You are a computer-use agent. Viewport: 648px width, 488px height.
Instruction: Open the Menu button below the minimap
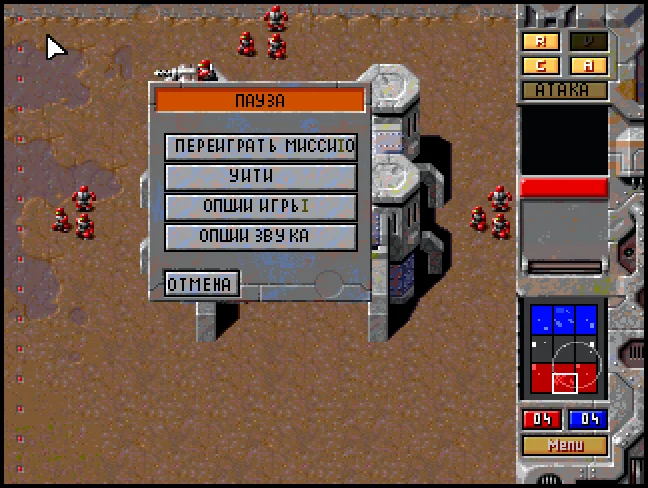565,445
